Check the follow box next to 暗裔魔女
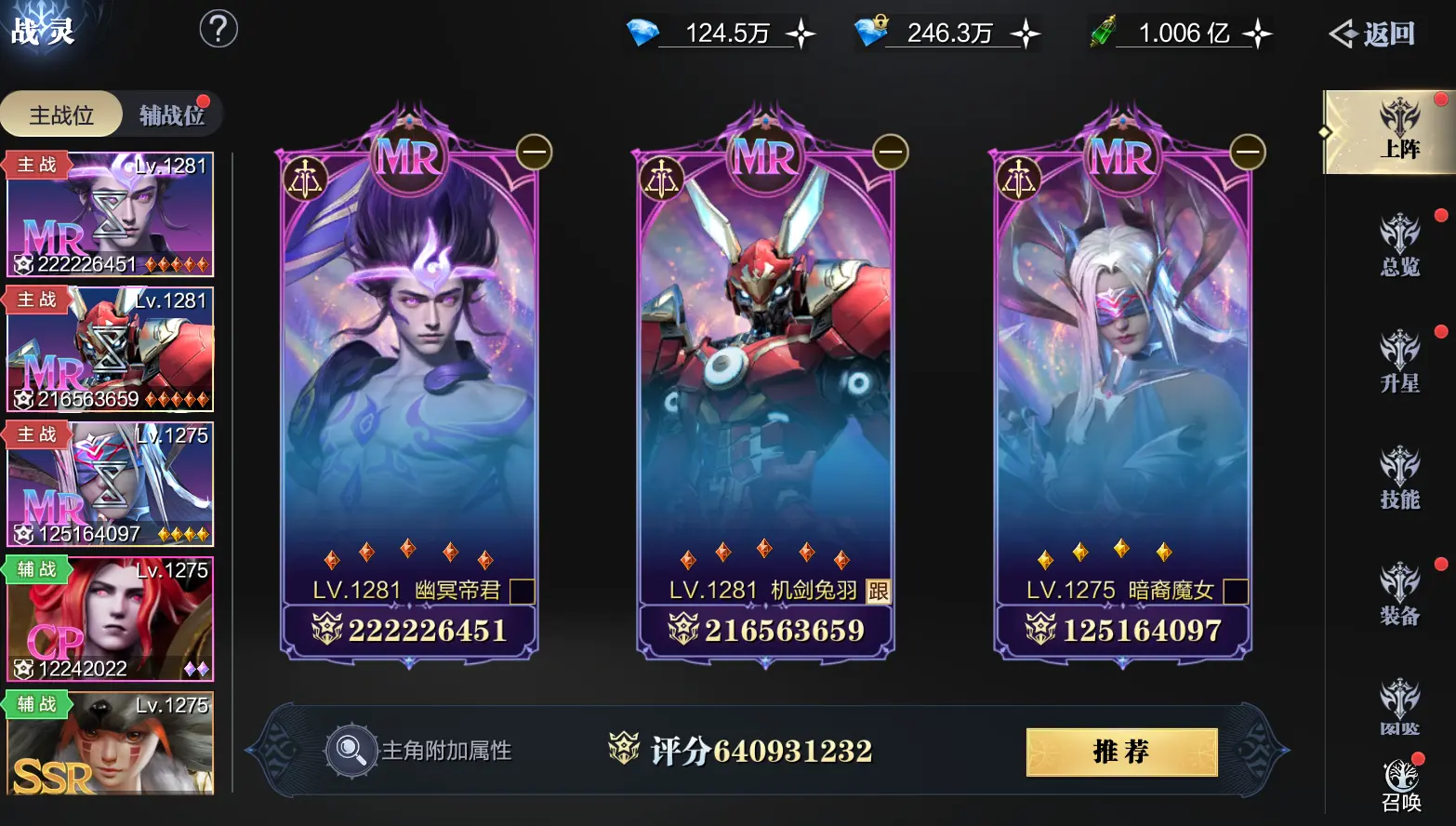This screenshot has height=826, width=1456. [x=1237, y=592]
